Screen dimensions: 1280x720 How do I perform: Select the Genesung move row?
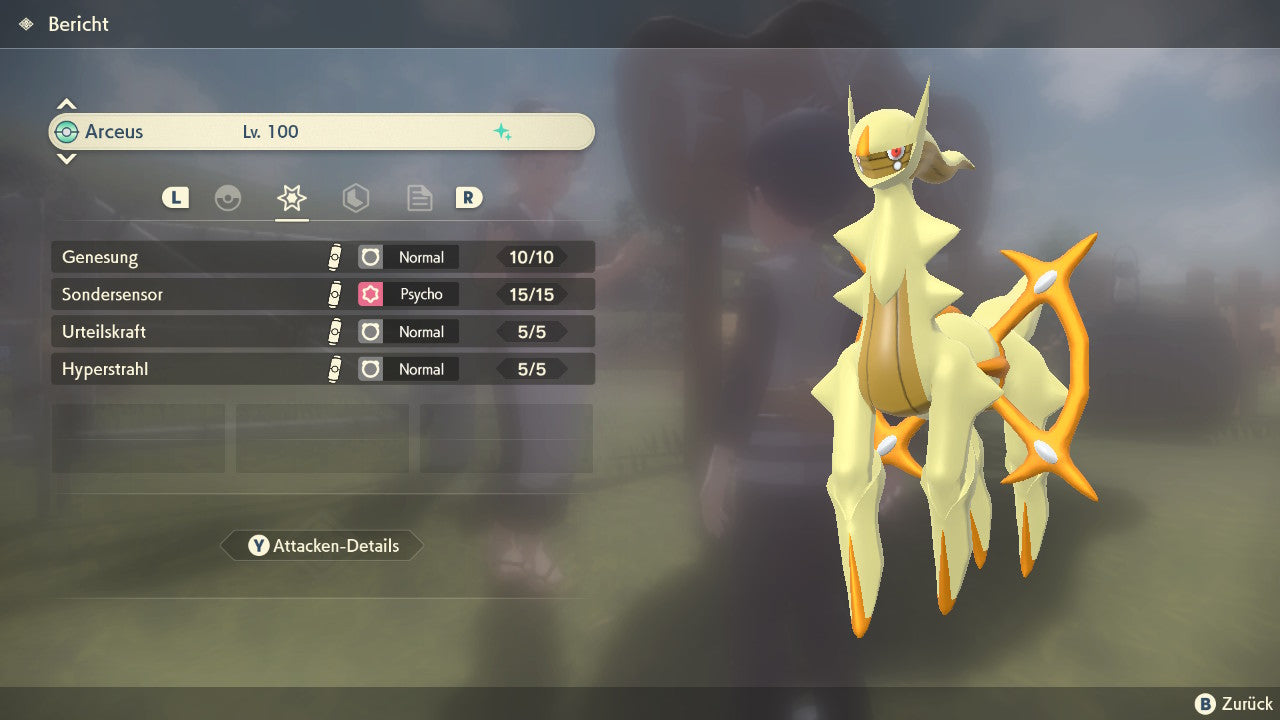322,257
